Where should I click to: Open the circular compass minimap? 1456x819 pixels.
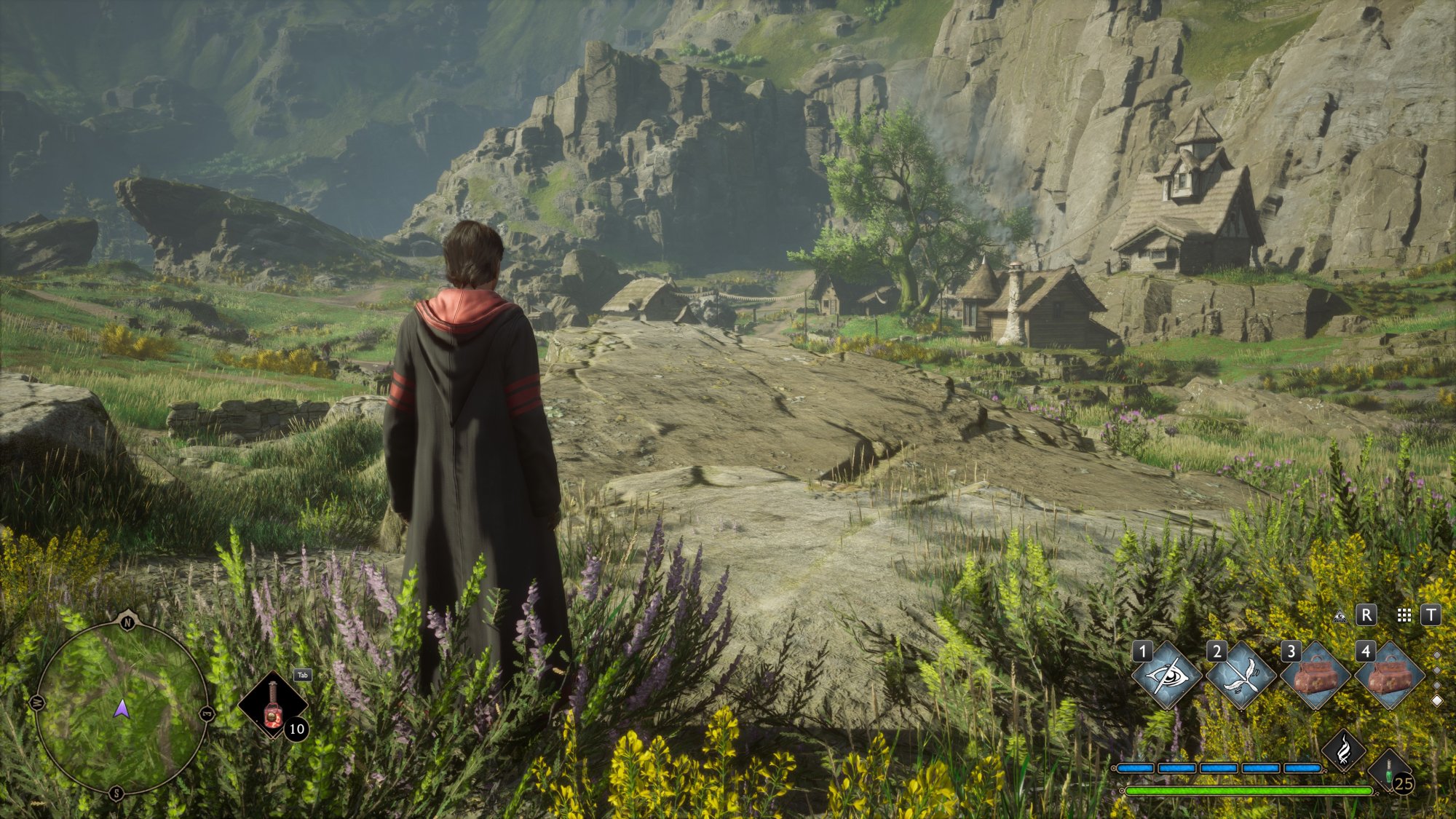[122, 707]
